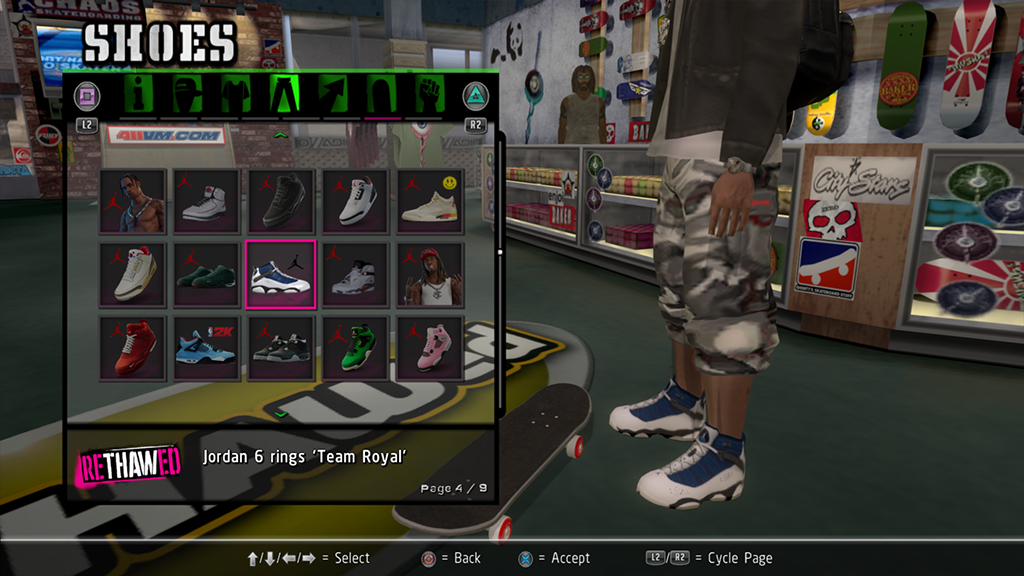The width and height of the screenshot is (1024, 576).
Task: Switch to the info category tab
Action: 137,96
